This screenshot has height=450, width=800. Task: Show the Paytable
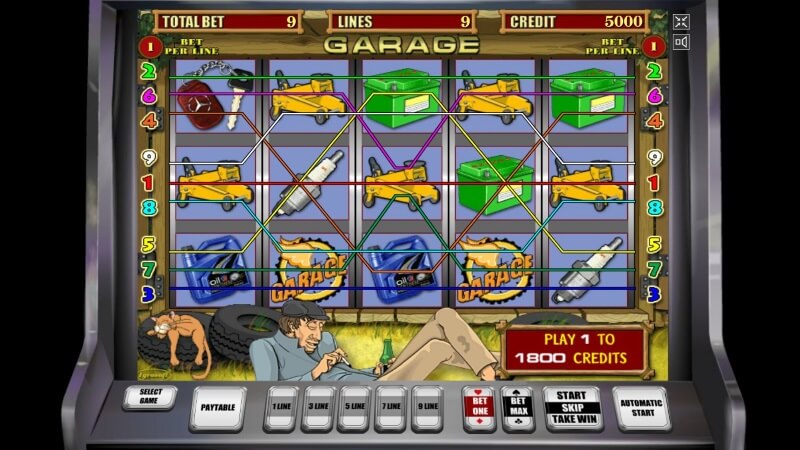(216, 406)
